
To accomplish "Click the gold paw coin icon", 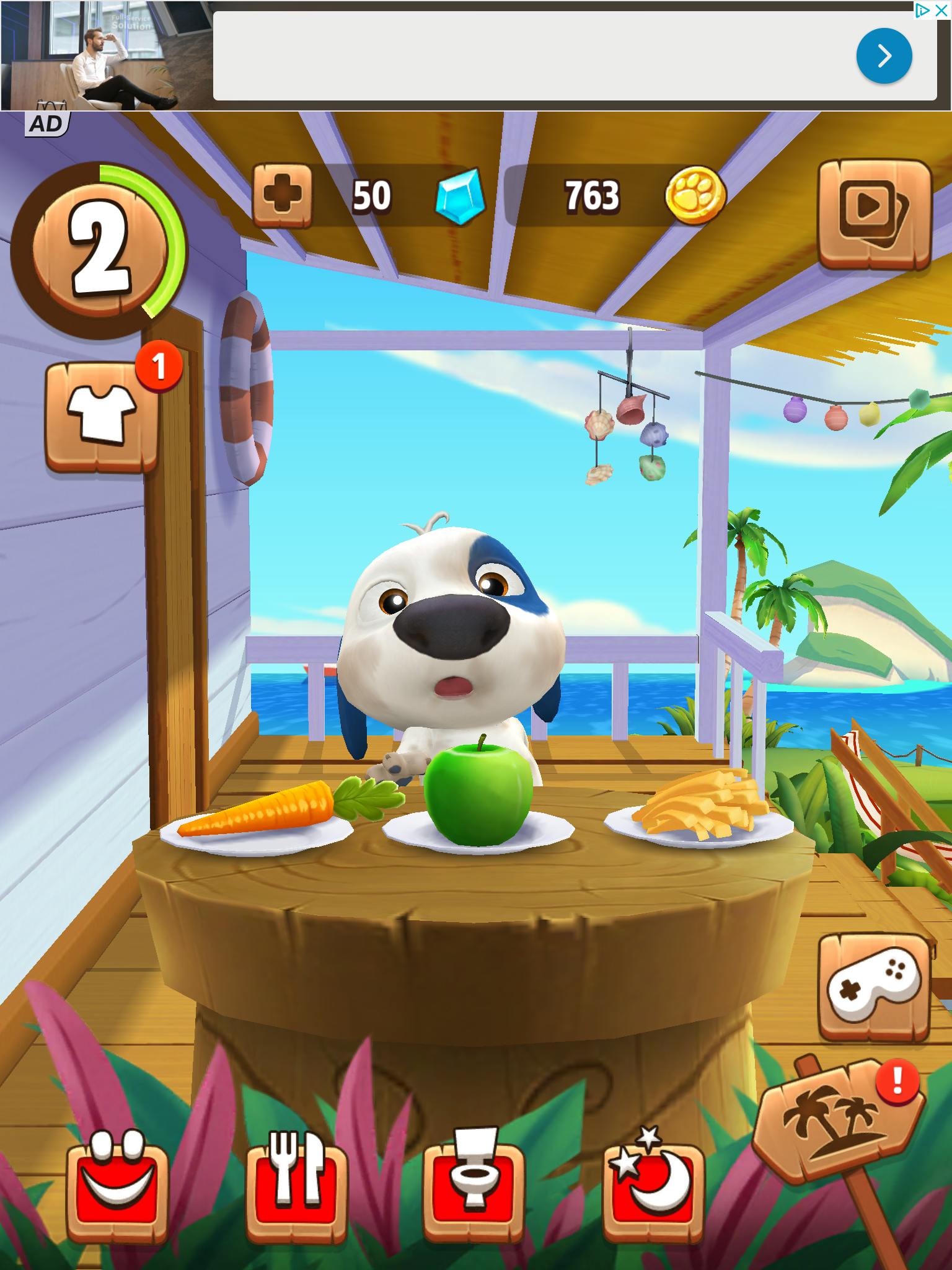I will (x=695, y=195).
